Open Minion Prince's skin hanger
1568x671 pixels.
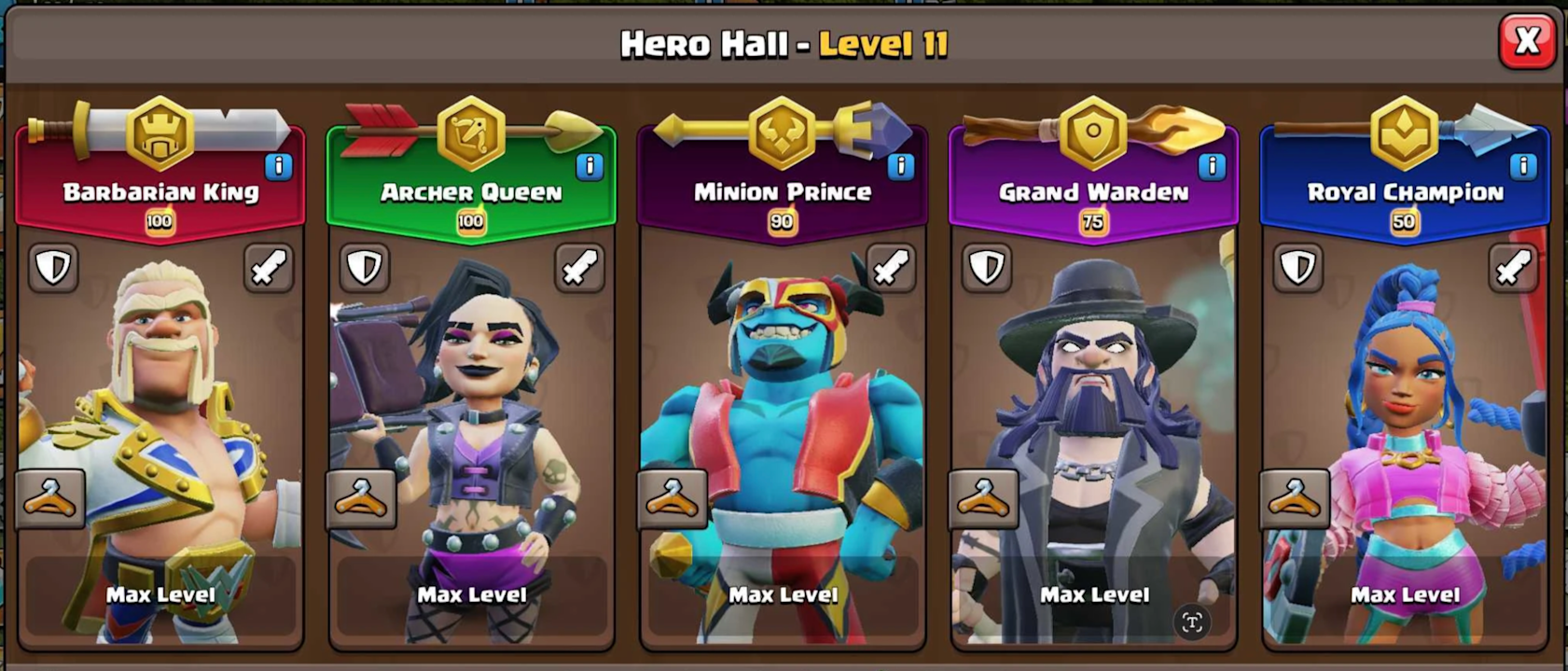coord(672,499)
